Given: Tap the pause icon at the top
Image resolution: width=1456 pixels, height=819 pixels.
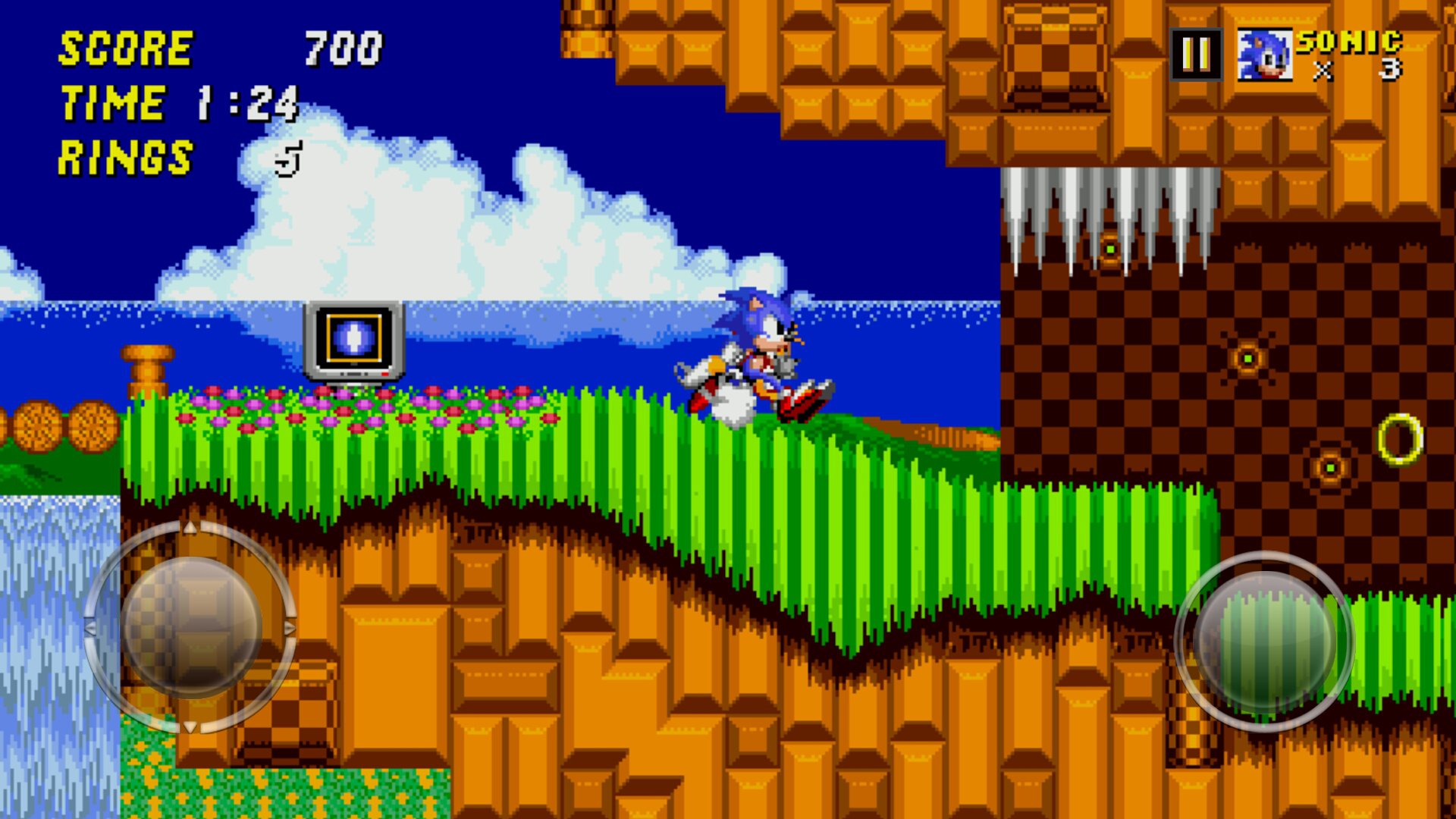Looking at the screenshot, I should 1197,53.
